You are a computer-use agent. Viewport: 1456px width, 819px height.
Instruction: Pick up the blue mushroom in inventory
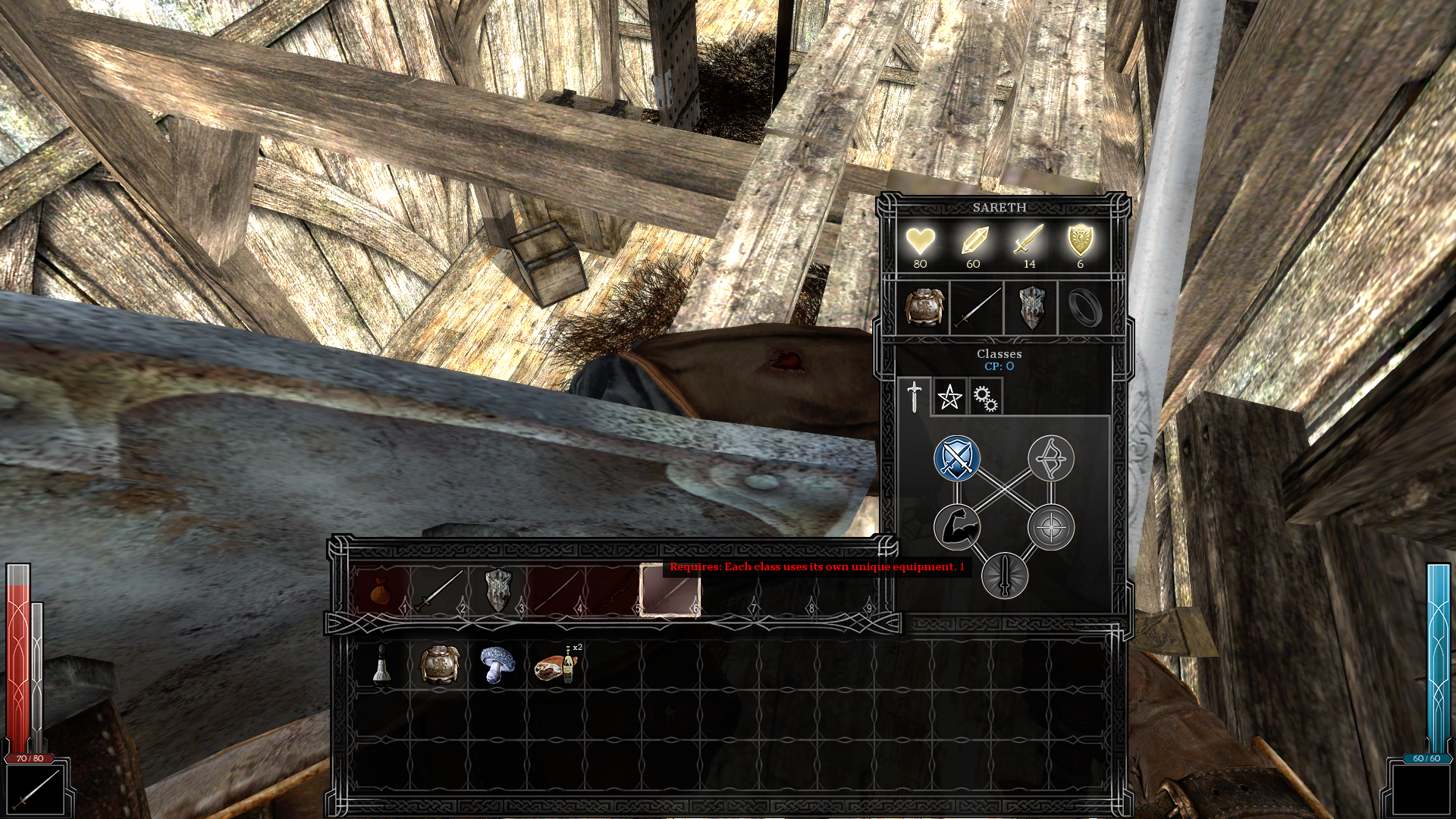(497, 664)
